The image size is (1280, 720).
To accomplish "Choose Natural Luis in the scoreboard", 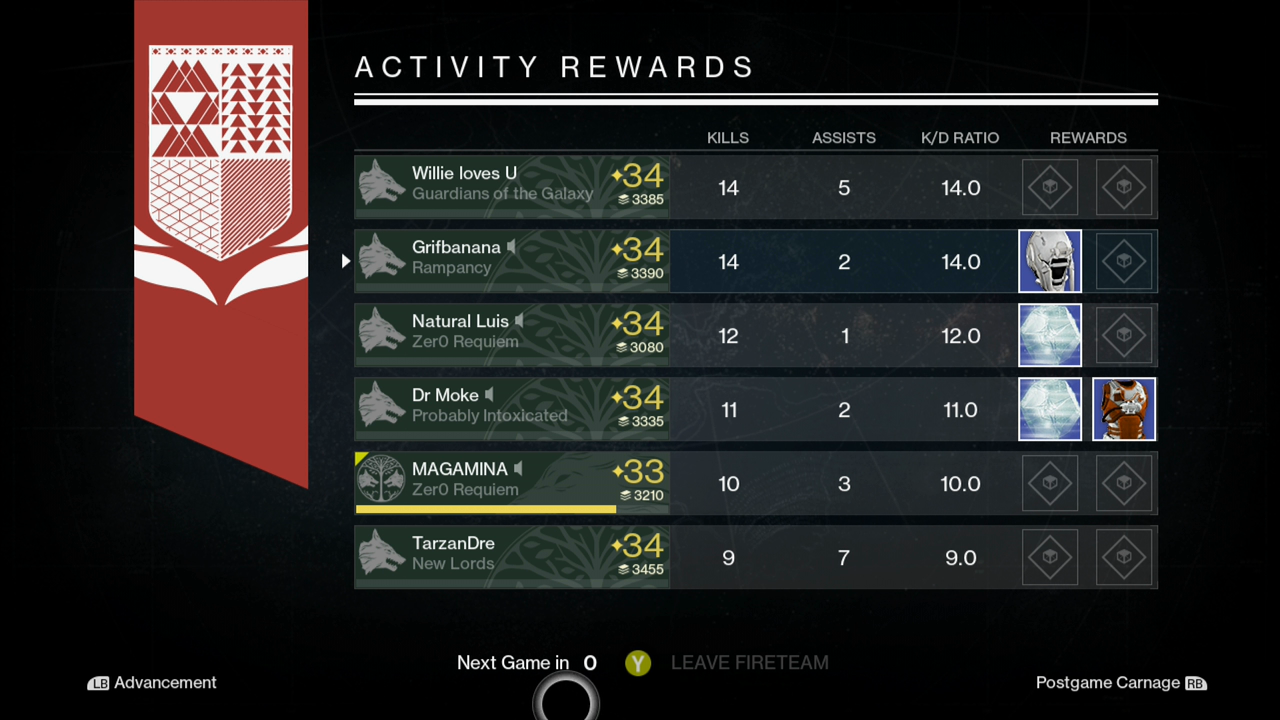I will pyautogui.click(x=512, y=335).
